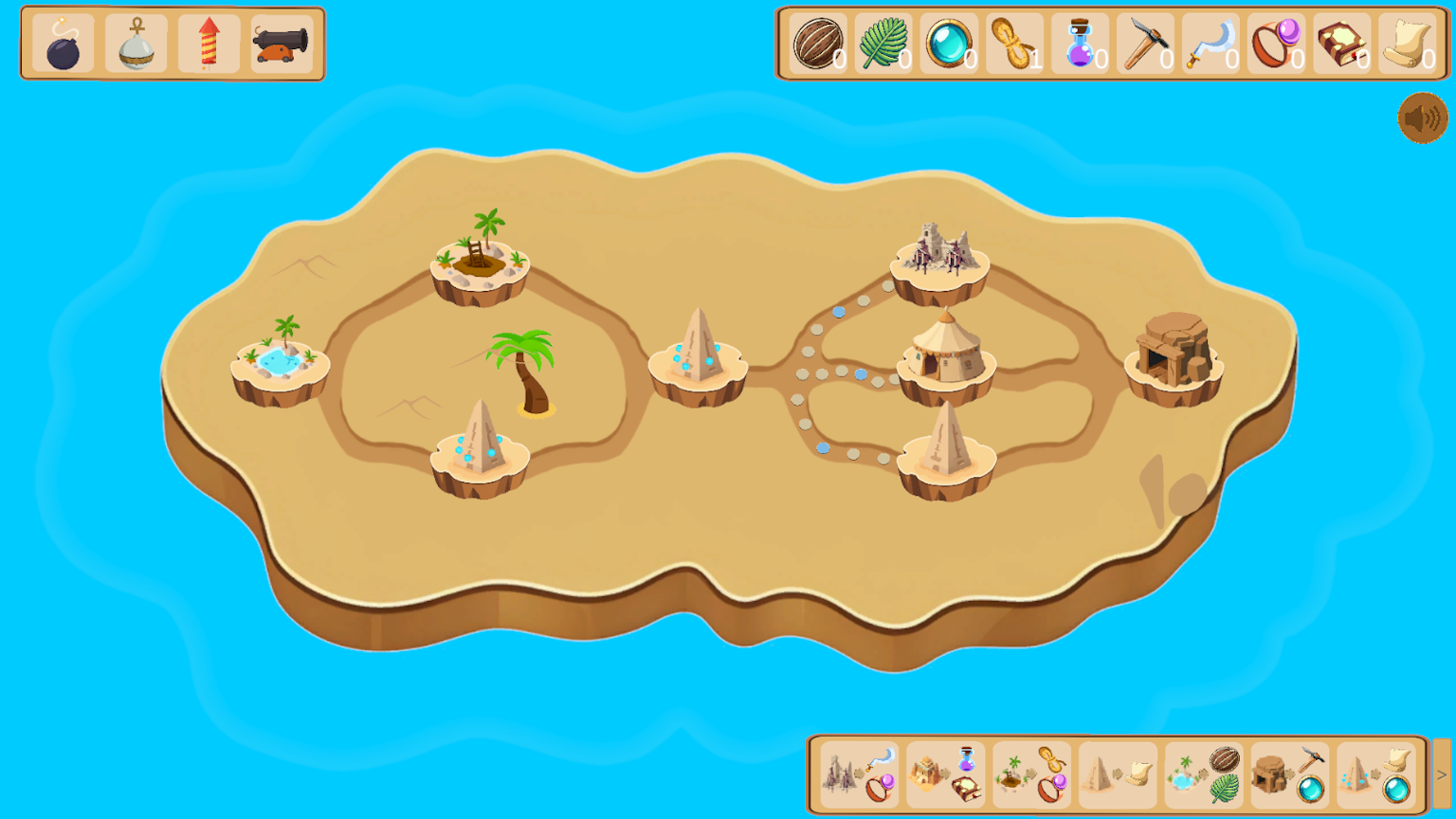
Task: Click the teal orb resource icon
Action: coord(949,42)
